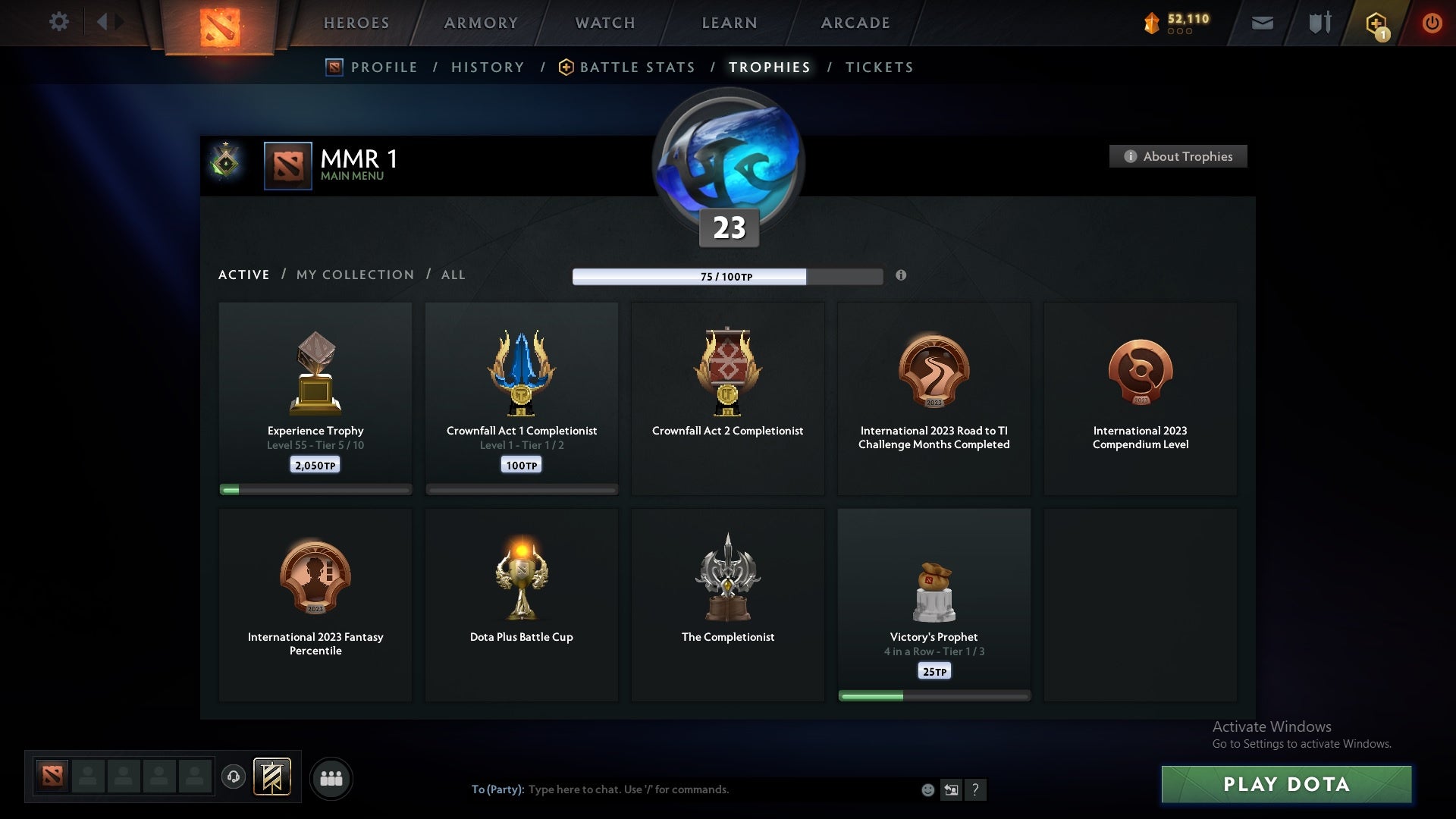Screen dimensions: 1456x819
Task: Click the About Trophies button
Action: 1178,156
